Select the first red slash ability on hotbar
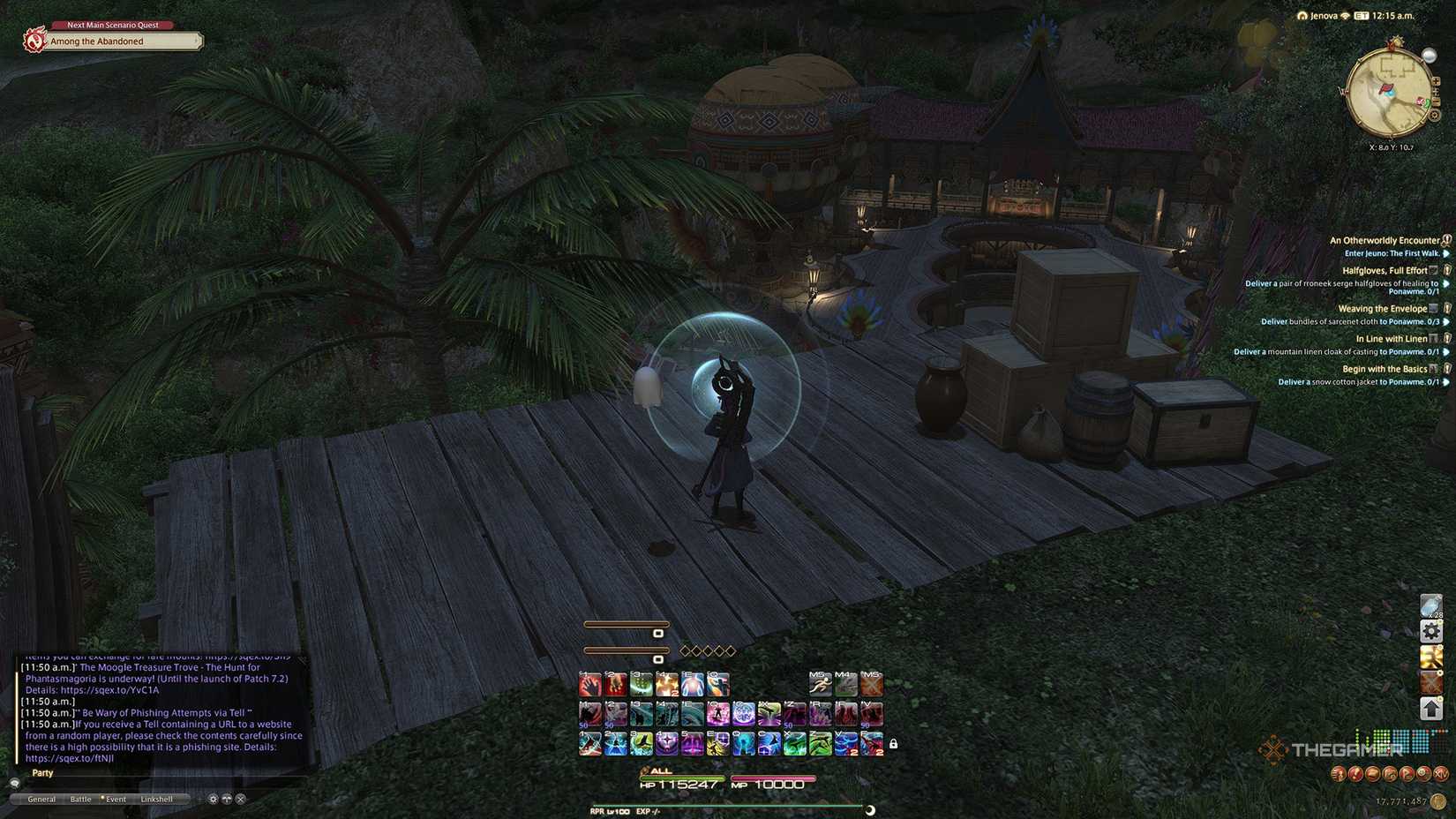This screenshot has width=1456, height=819. pos(589,684)
